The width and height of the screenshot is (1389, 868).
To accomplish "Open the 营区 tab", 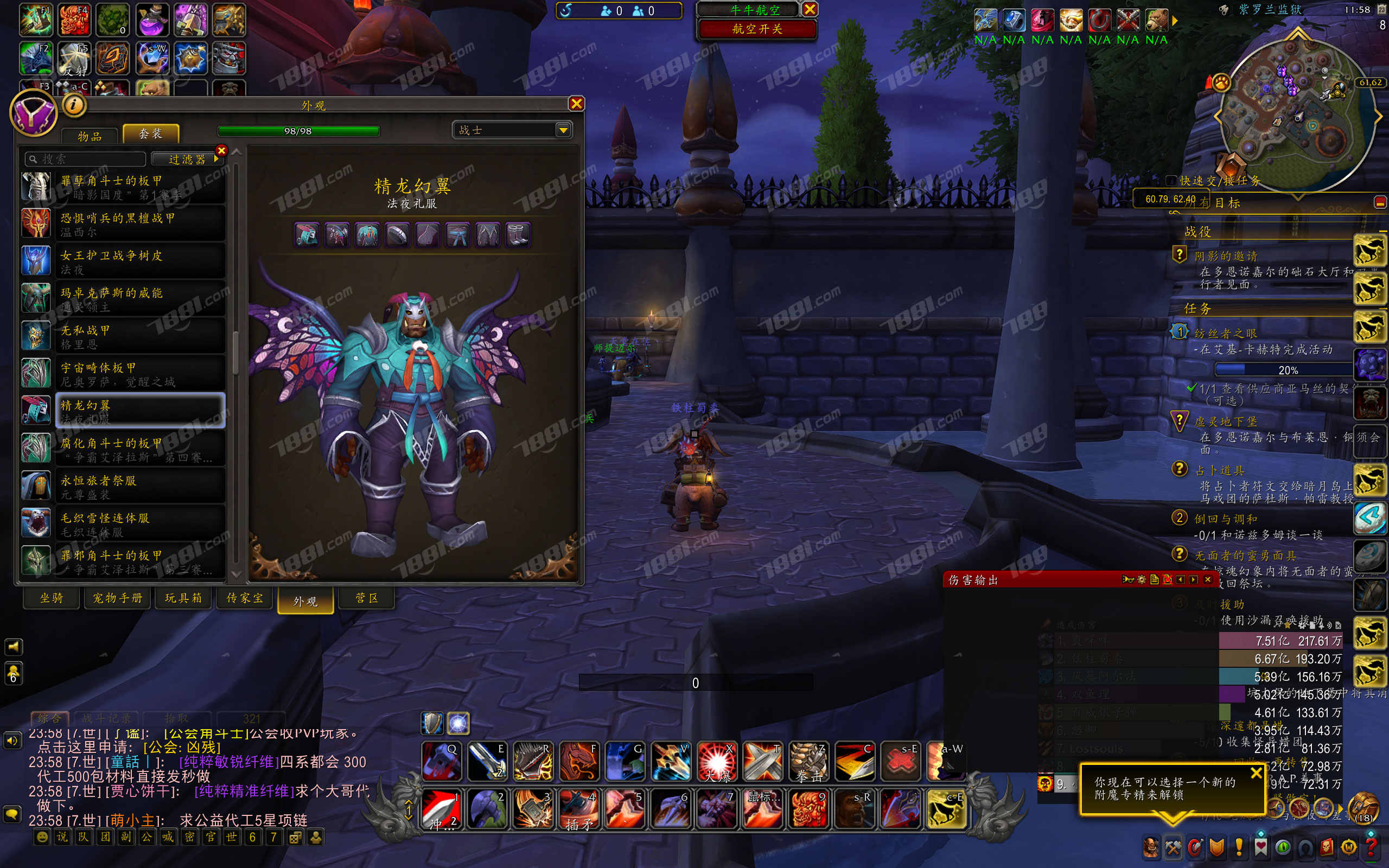I will [x=367, y=598].
